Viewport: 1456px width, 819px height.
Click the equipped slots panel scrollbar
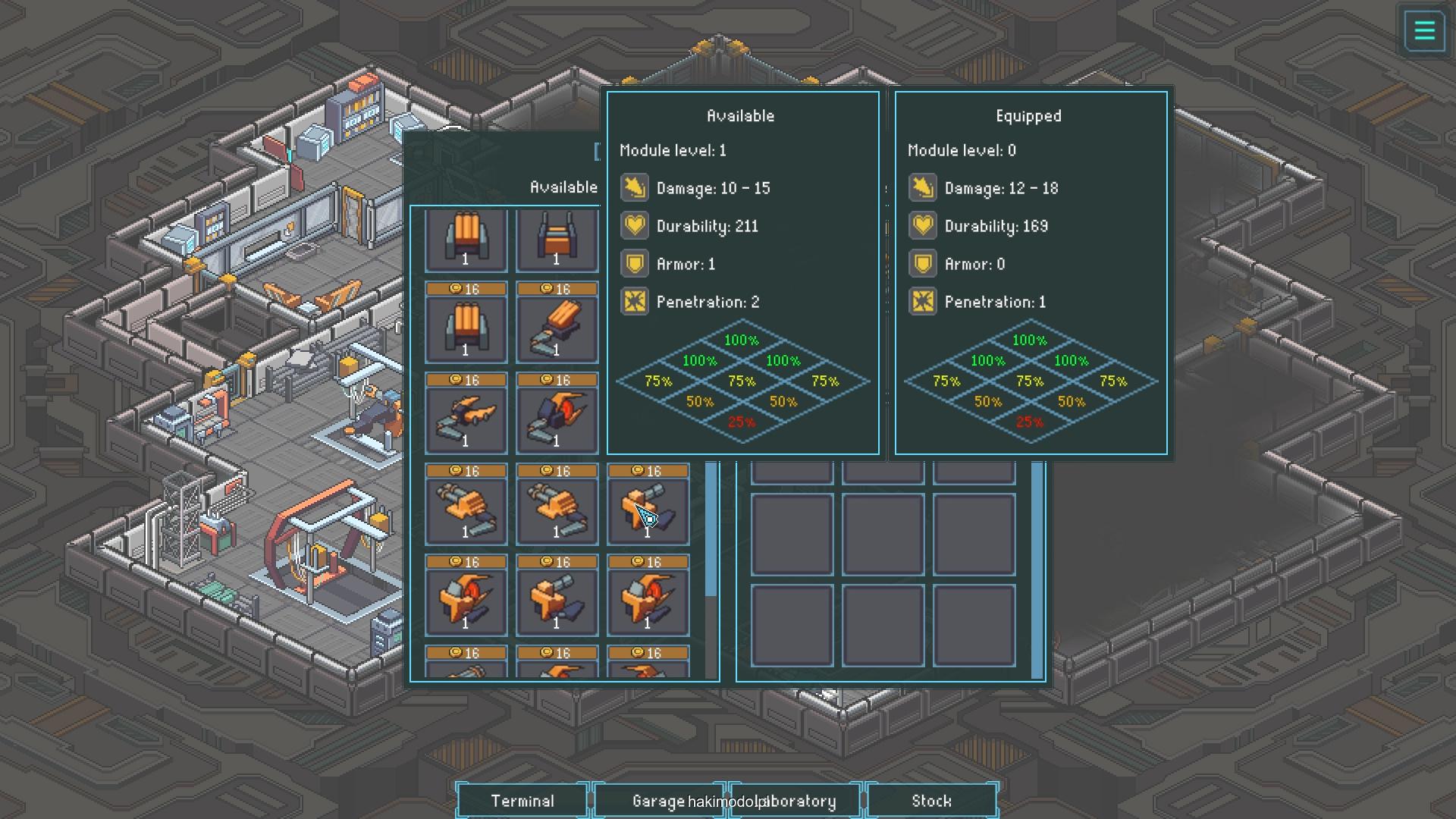point(1037,569)
